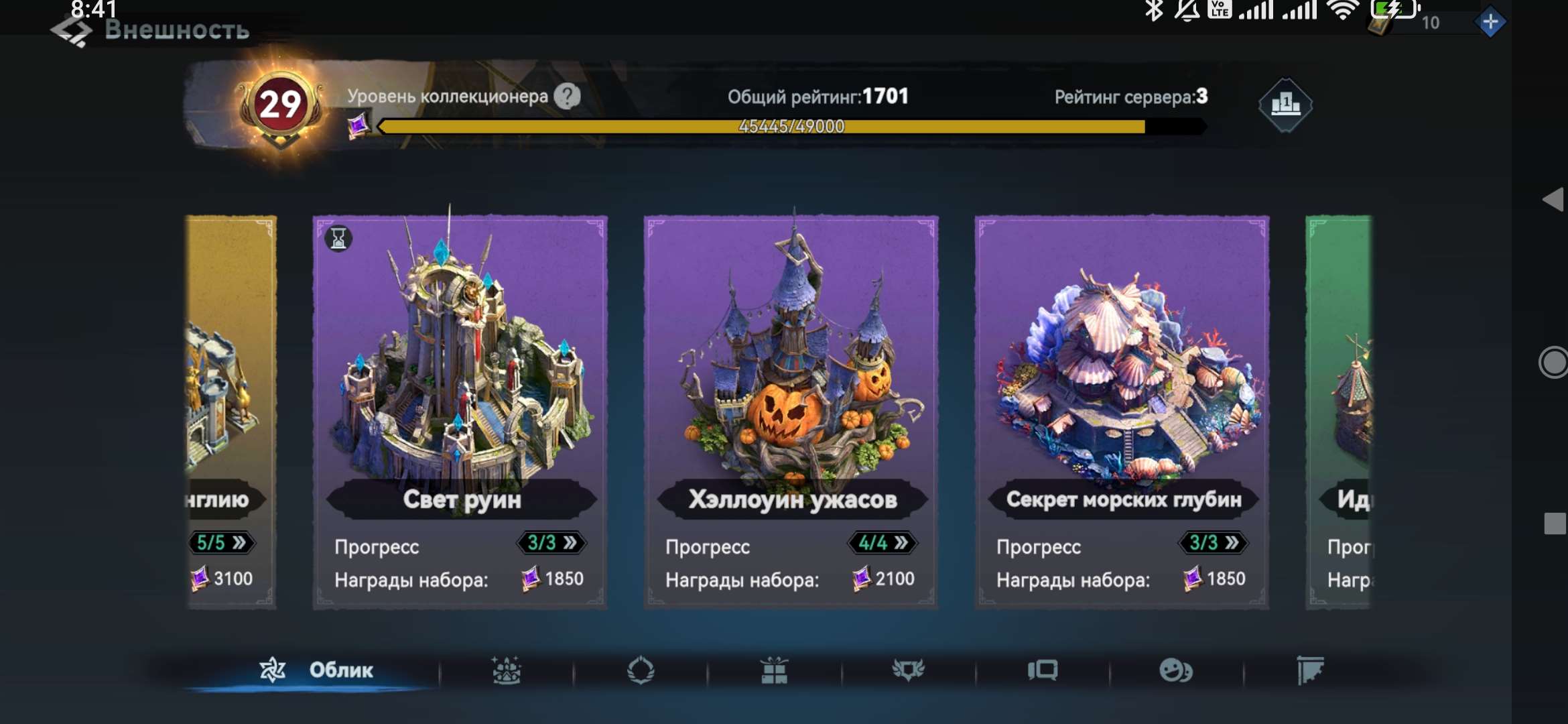This screenshot has width=1568, height=724.
Task: Open the 3/3 progress of Свет руин
Action: [551, 542]
